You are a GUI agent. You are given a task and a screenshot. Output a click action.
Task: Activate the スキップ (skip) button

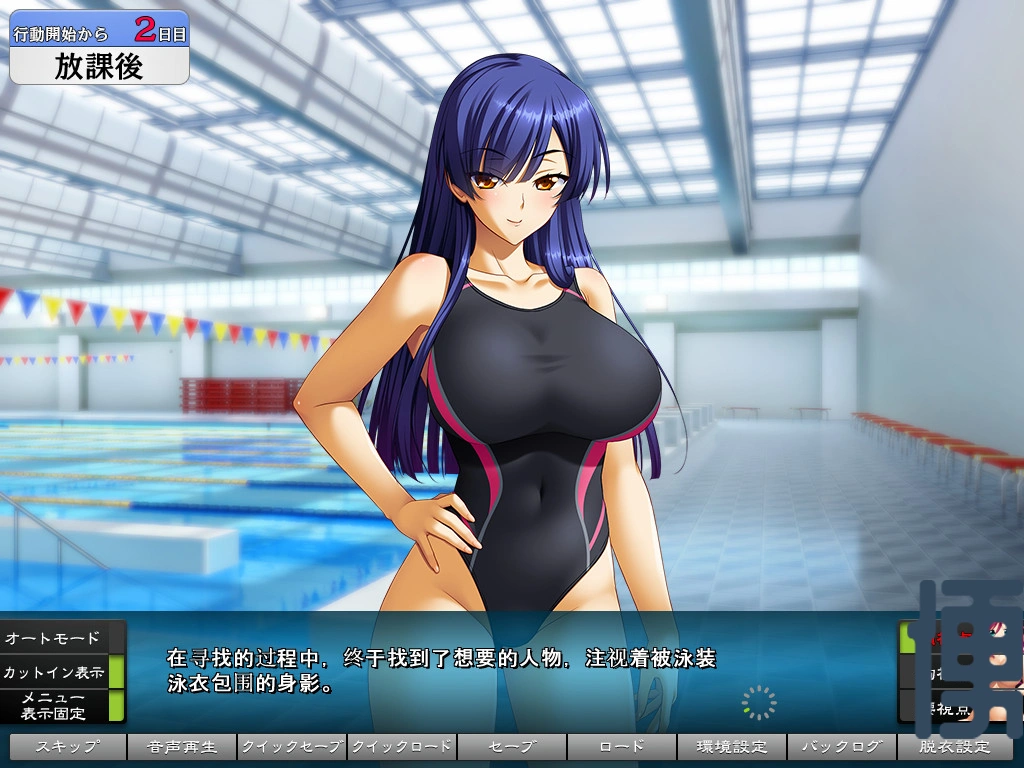(x=68, y=747)
